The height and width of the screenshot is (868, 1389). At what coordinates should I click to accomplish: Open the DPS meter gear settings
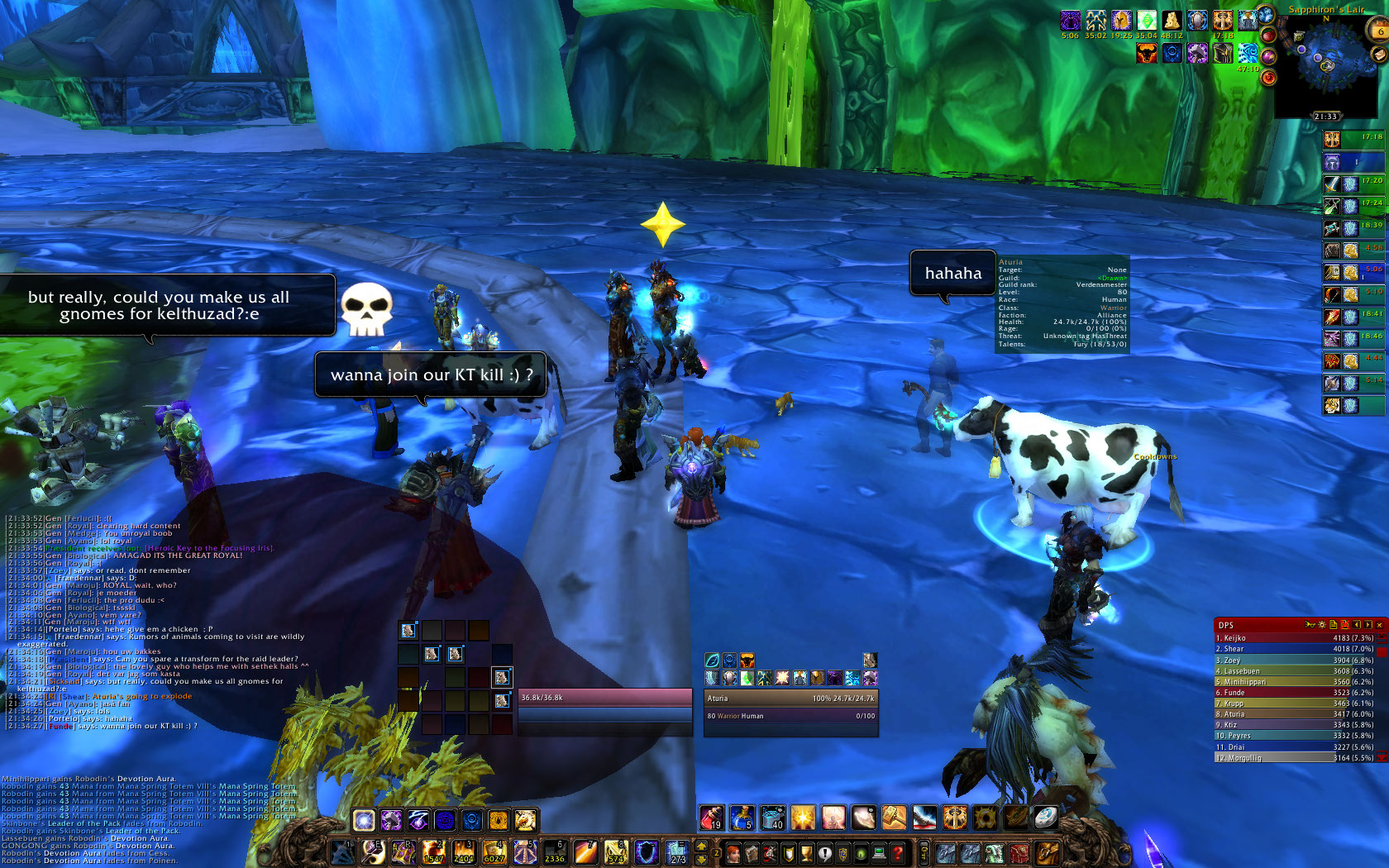click(x=1321, y=625)
